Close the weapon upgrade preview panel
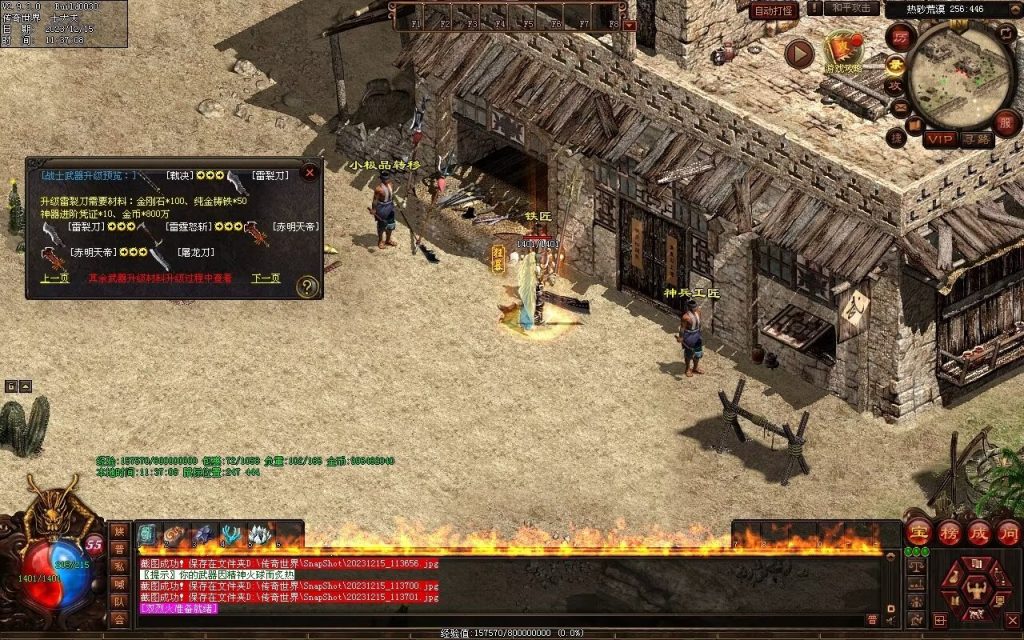The height and width of the screenshot is (640, 1024). tap(310, 172)
